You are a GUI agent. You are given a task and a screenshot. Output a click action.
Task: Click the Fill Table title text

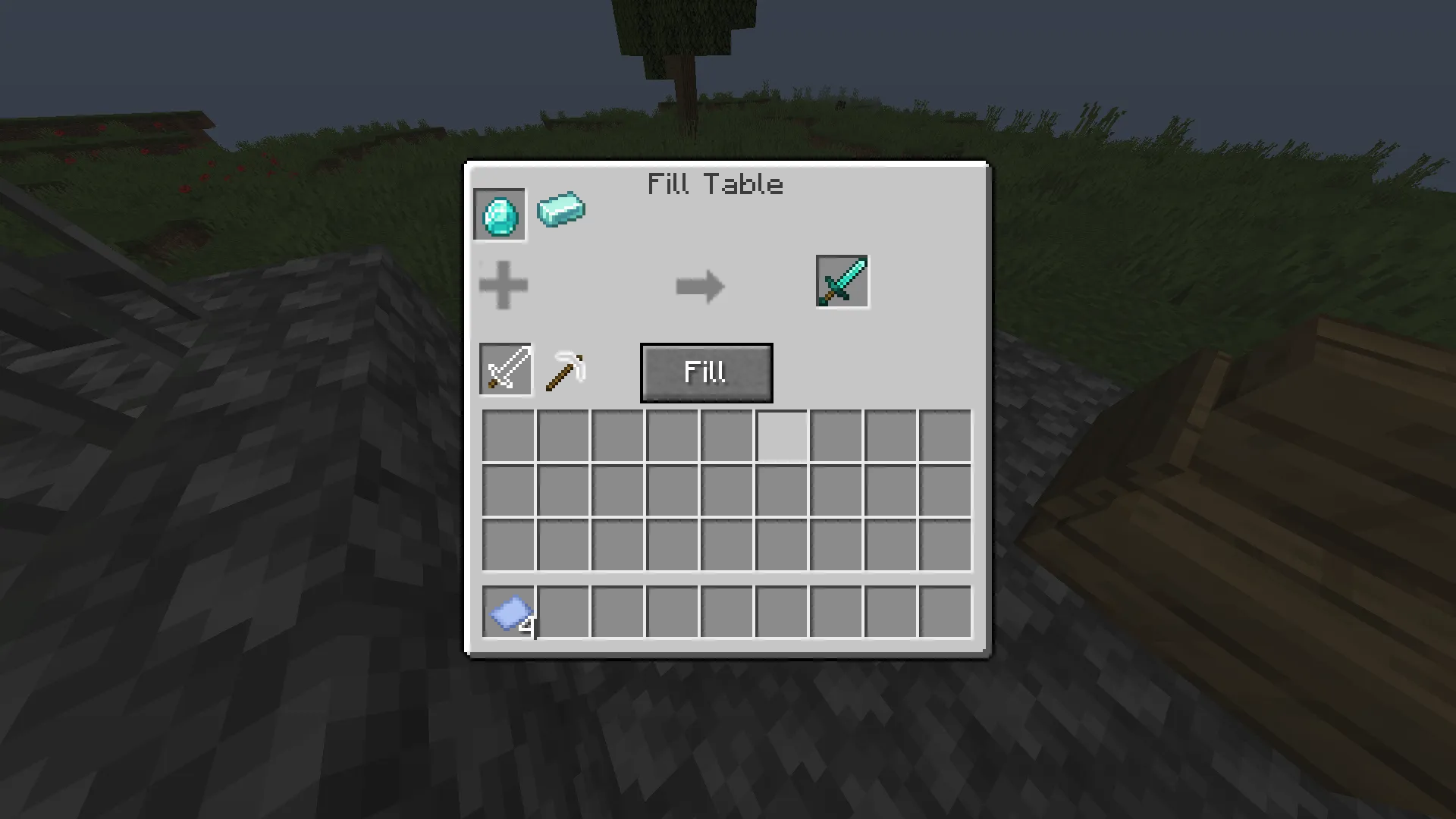[715, 184]
